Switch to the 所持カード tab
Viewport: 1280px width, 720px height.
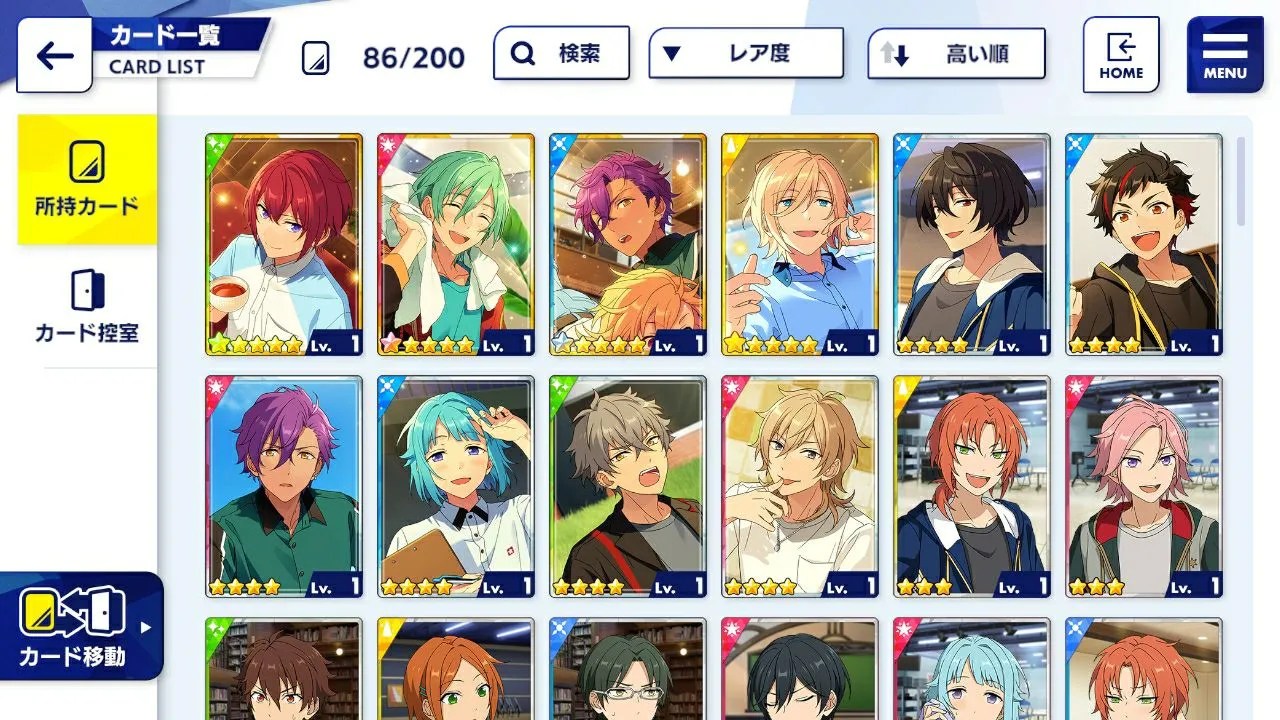[x=87, y=180]
